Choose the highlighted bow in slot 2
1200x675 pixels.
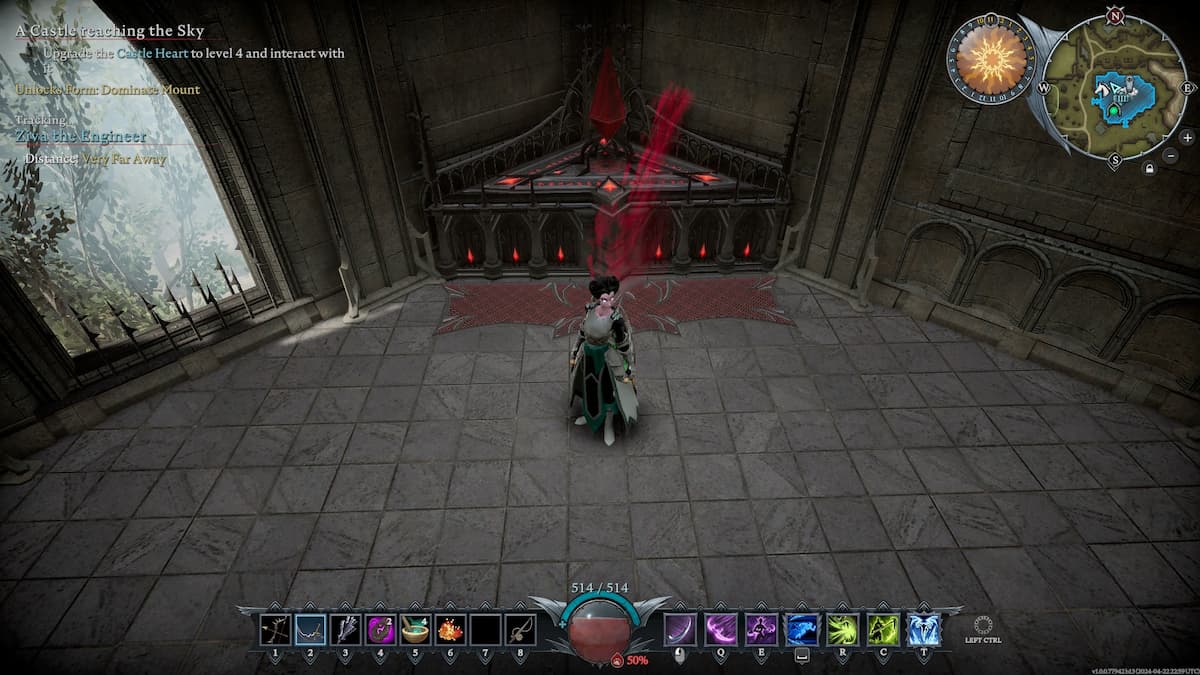[310, 630]
